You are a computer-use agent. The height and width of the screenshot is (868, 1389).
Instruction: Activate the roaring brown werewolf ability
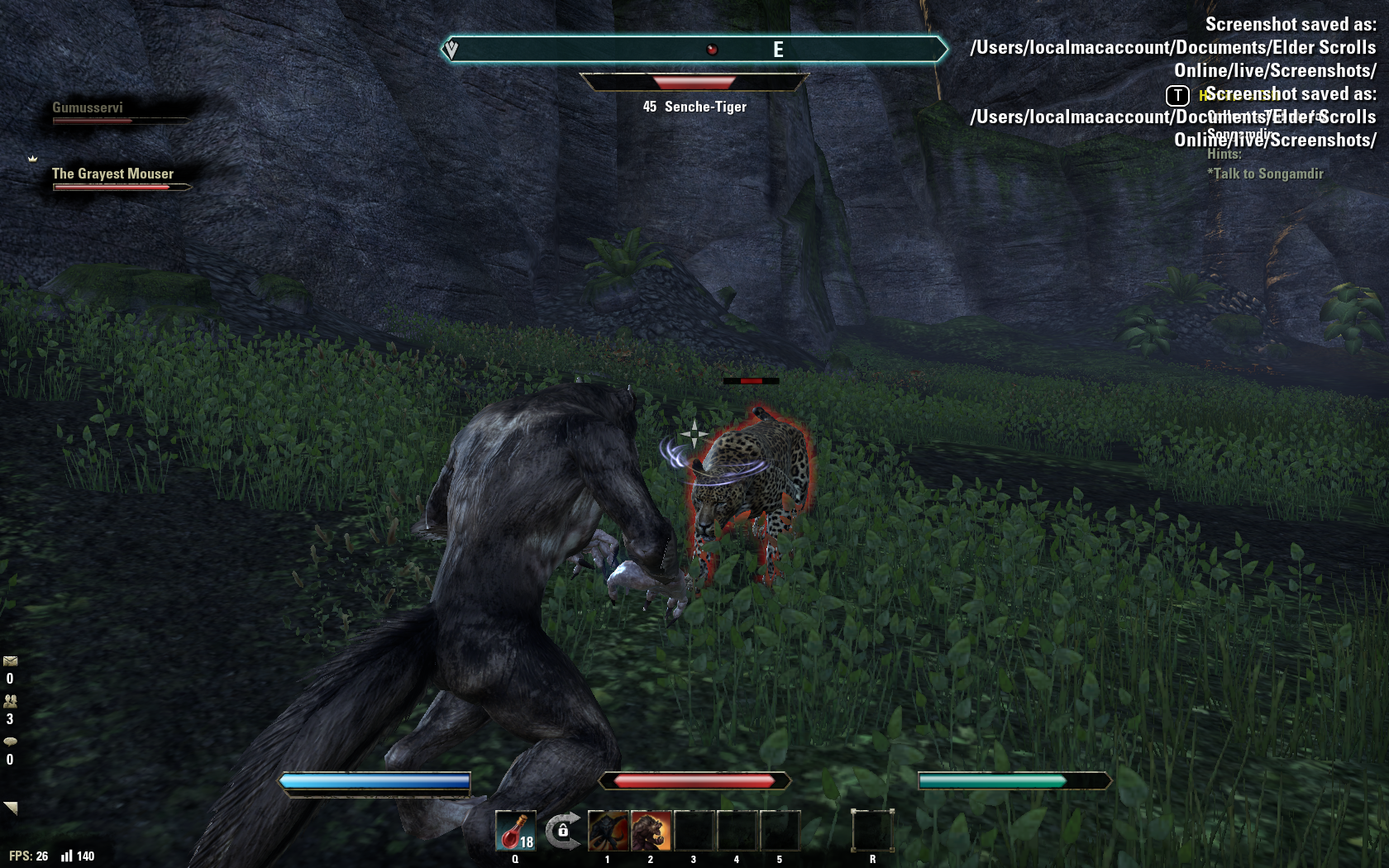click(652, 830)
